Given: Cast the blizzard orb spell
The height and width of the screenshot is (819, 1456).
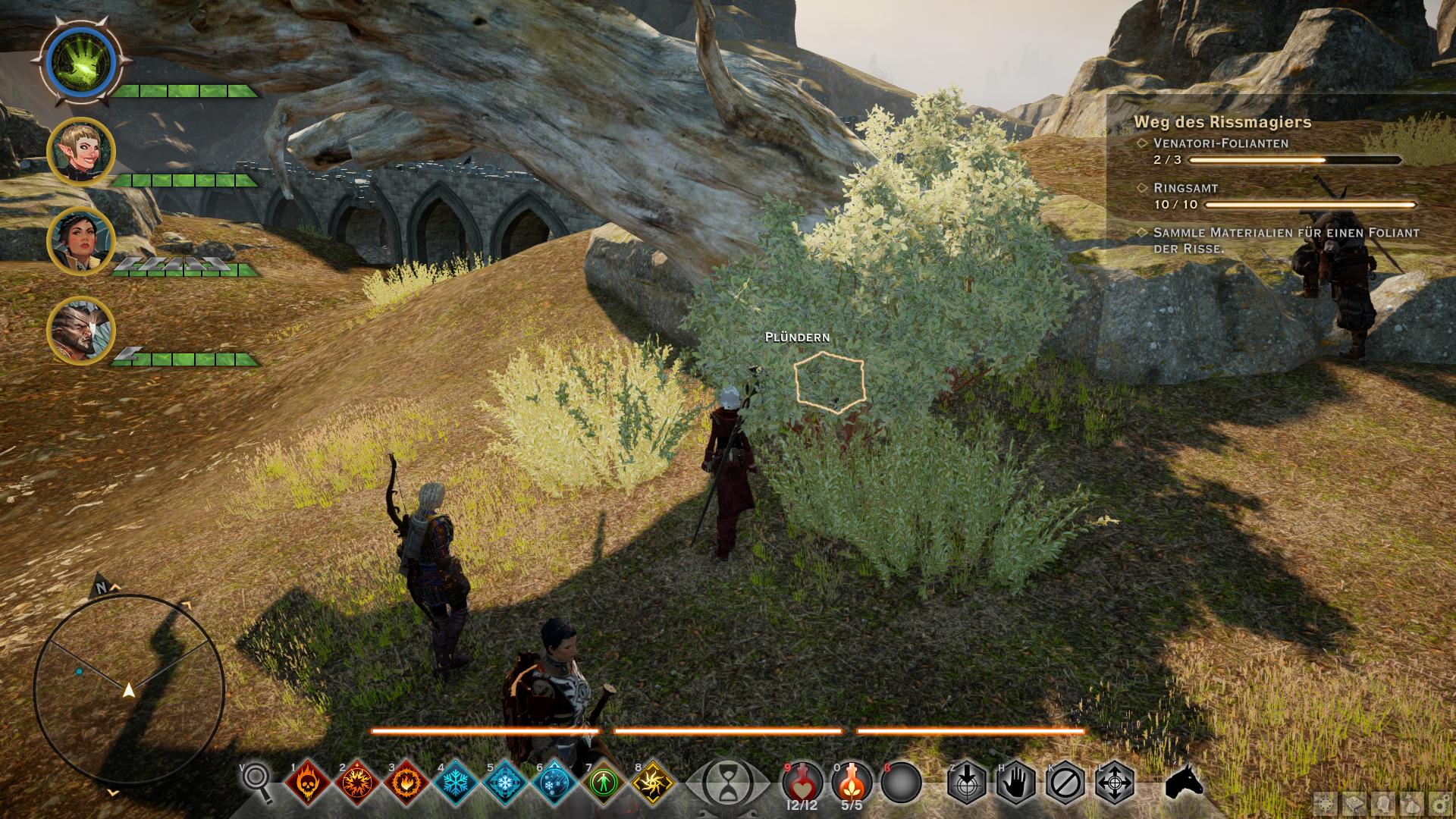Looking at the screenshot, I should (x=554, y=782).
